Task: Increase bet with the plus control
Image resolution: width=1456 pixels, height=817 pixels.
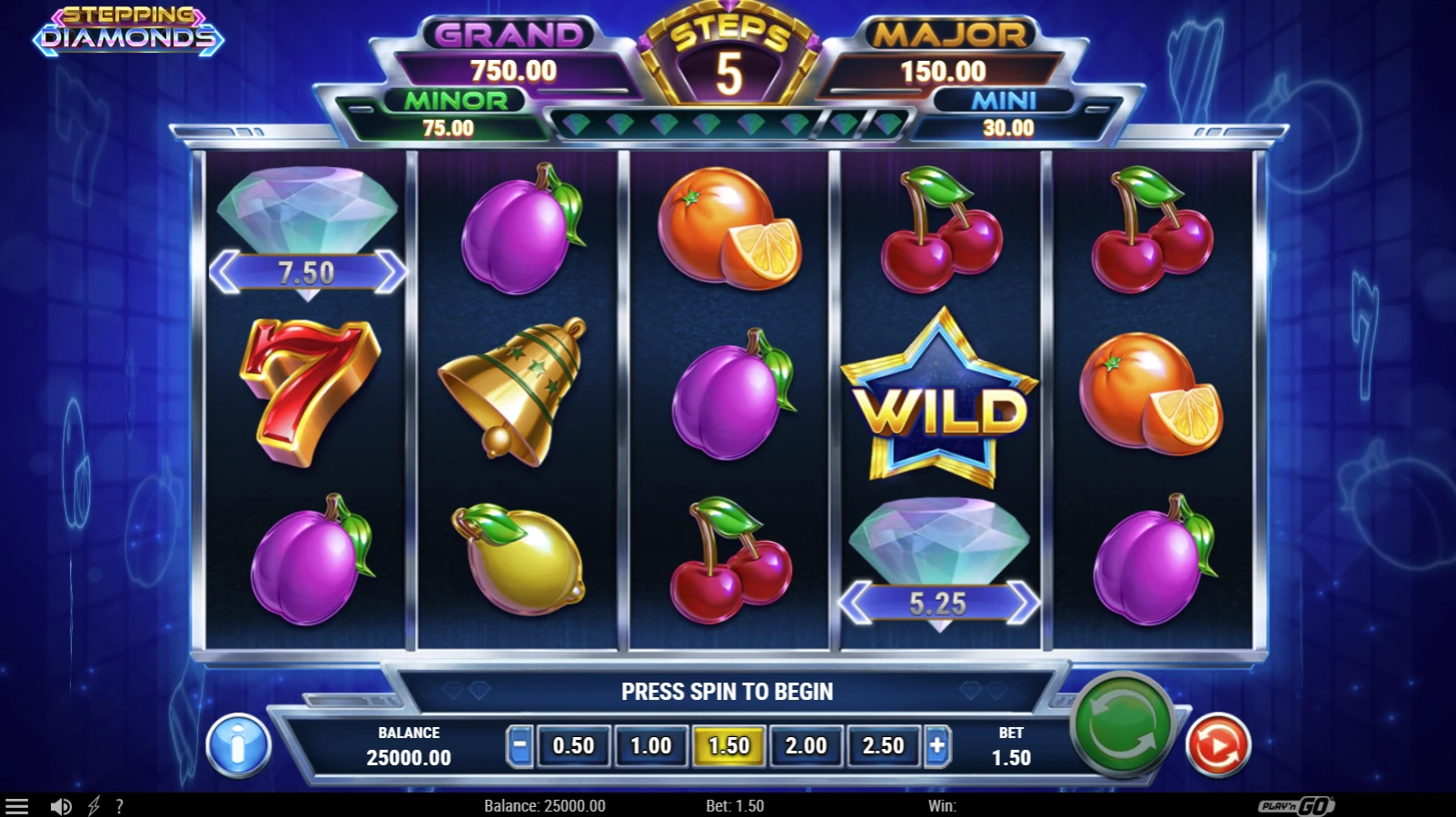Action: (936, 746)
